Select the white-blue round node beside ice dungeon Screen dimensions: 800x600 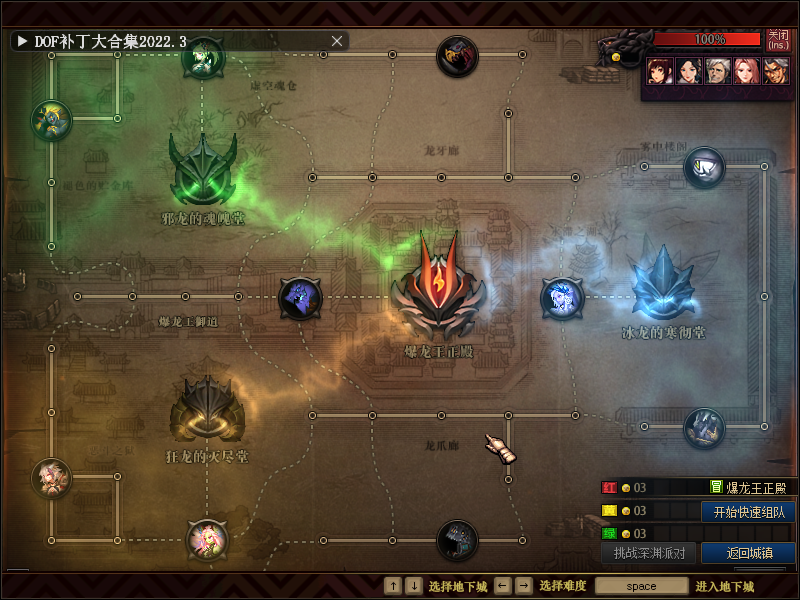[561, 297]
